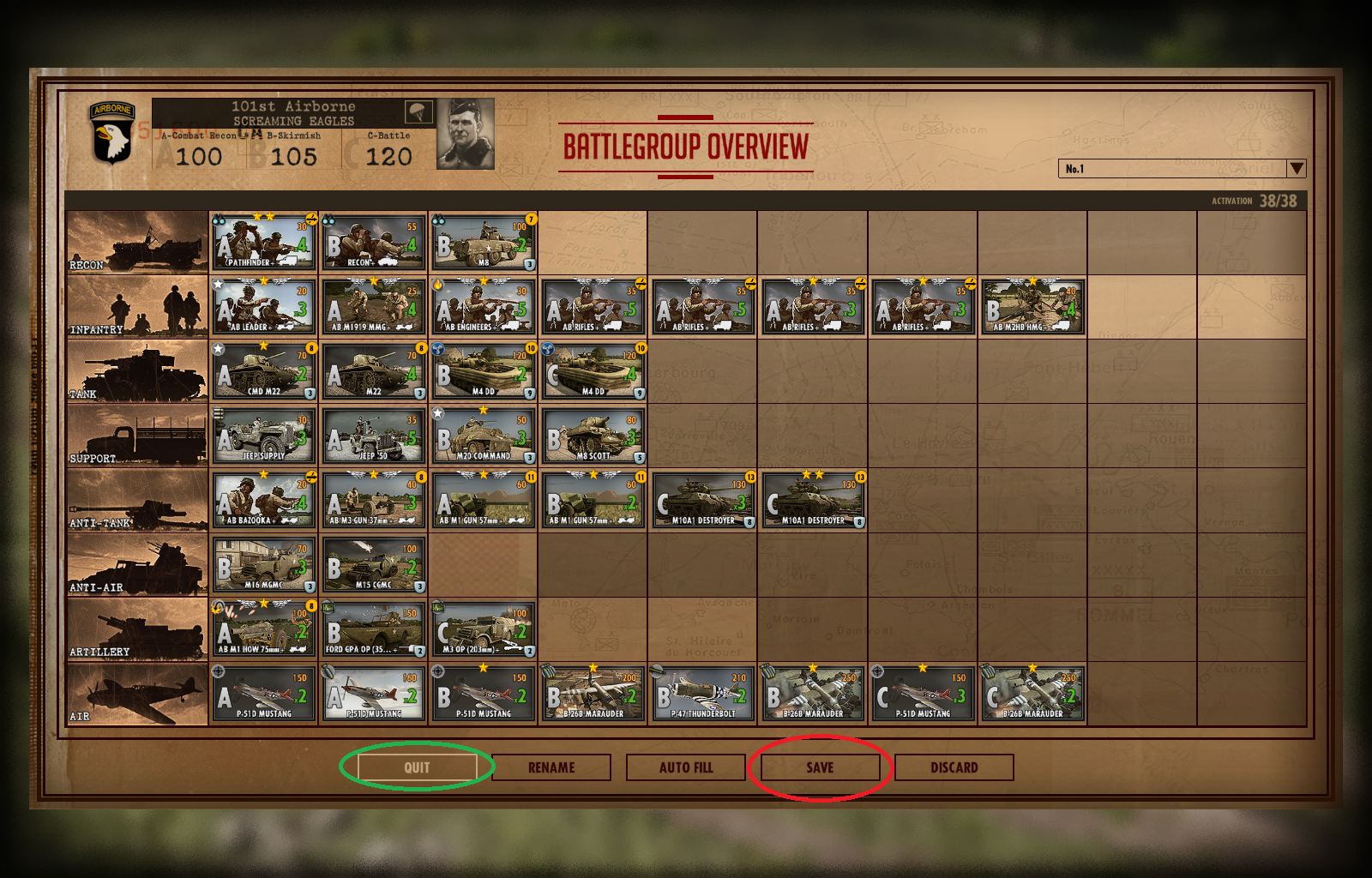Viewport: 1372px width, 878px height.
Task: Quit the battlegroup overview
Action: click(x=417, y=767)
